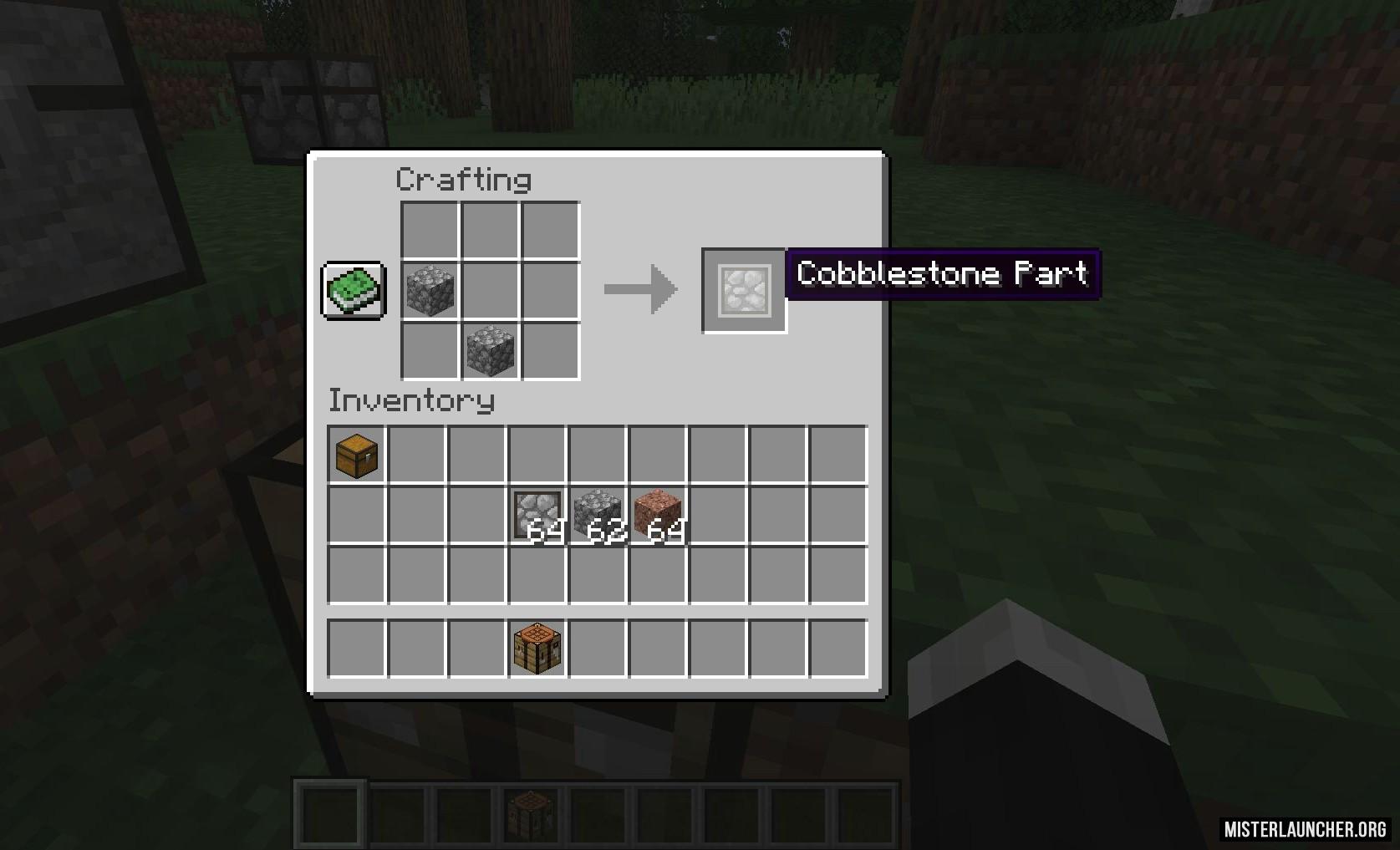Open the green recipe book

pyautogui.click(x=354, y=291)
